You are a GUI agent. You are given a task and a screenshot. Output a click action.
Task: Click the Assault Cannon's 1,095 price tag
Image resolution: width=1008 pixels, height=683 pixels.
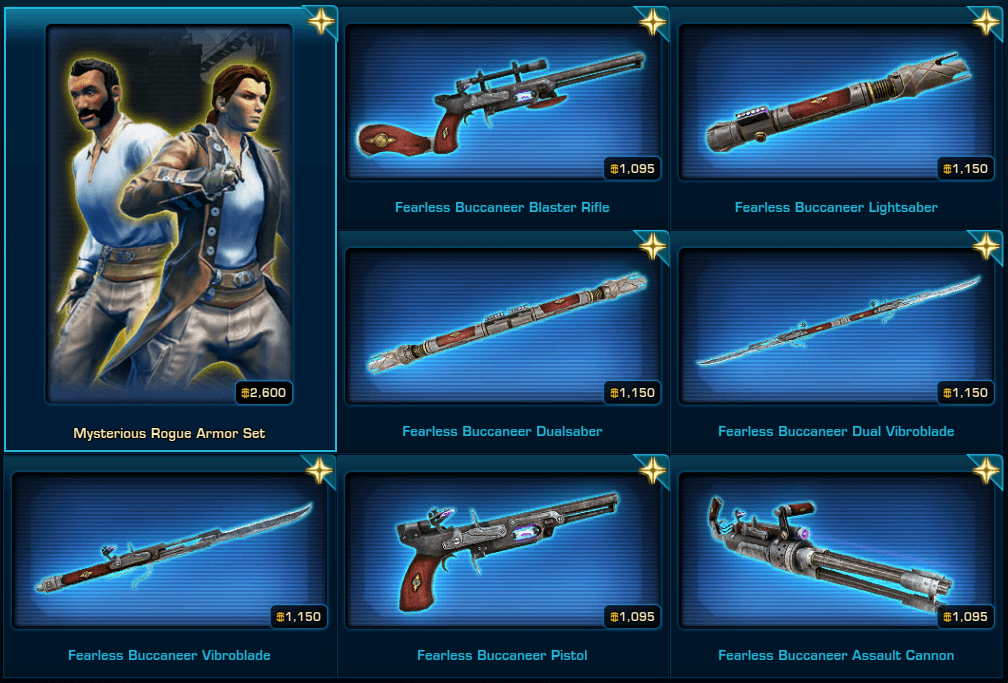(964, 617)
